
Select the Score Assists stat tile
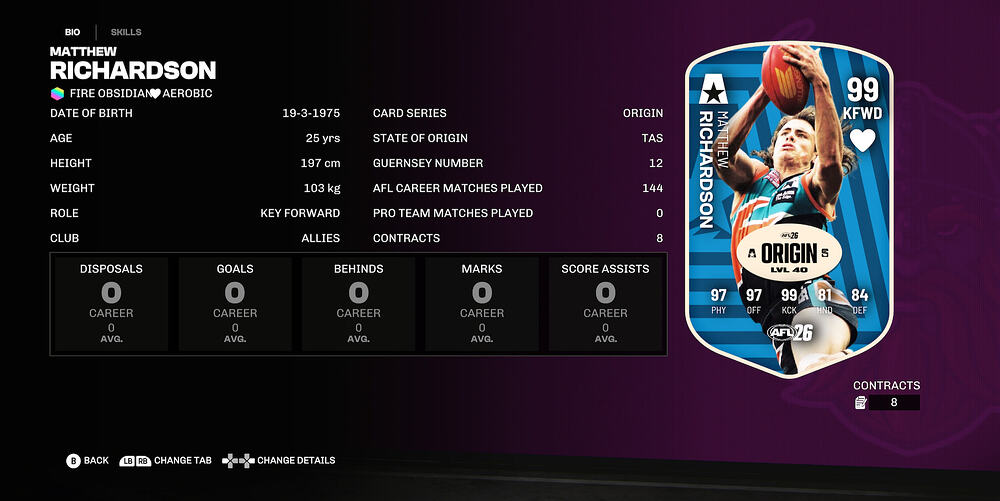pyautogui.click(x=605, y=304)
